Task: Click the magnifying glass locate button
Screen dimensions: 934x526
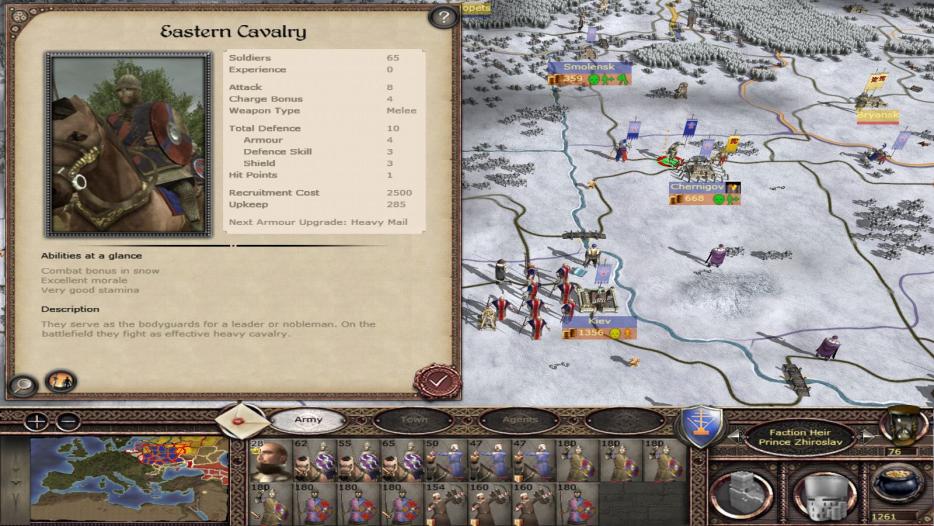Action: (x=23, y=383)
